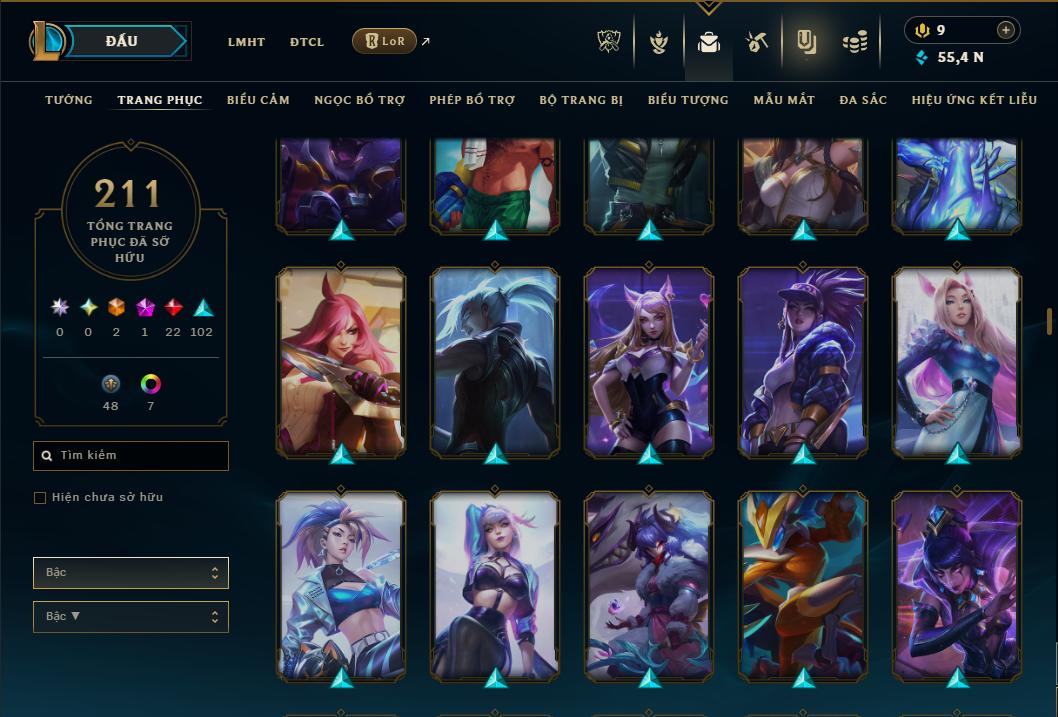This screenshot has width=1058, height=717.
Task: Show the BIỂU TƯỢNG icons tab
Action: [688, 100]
